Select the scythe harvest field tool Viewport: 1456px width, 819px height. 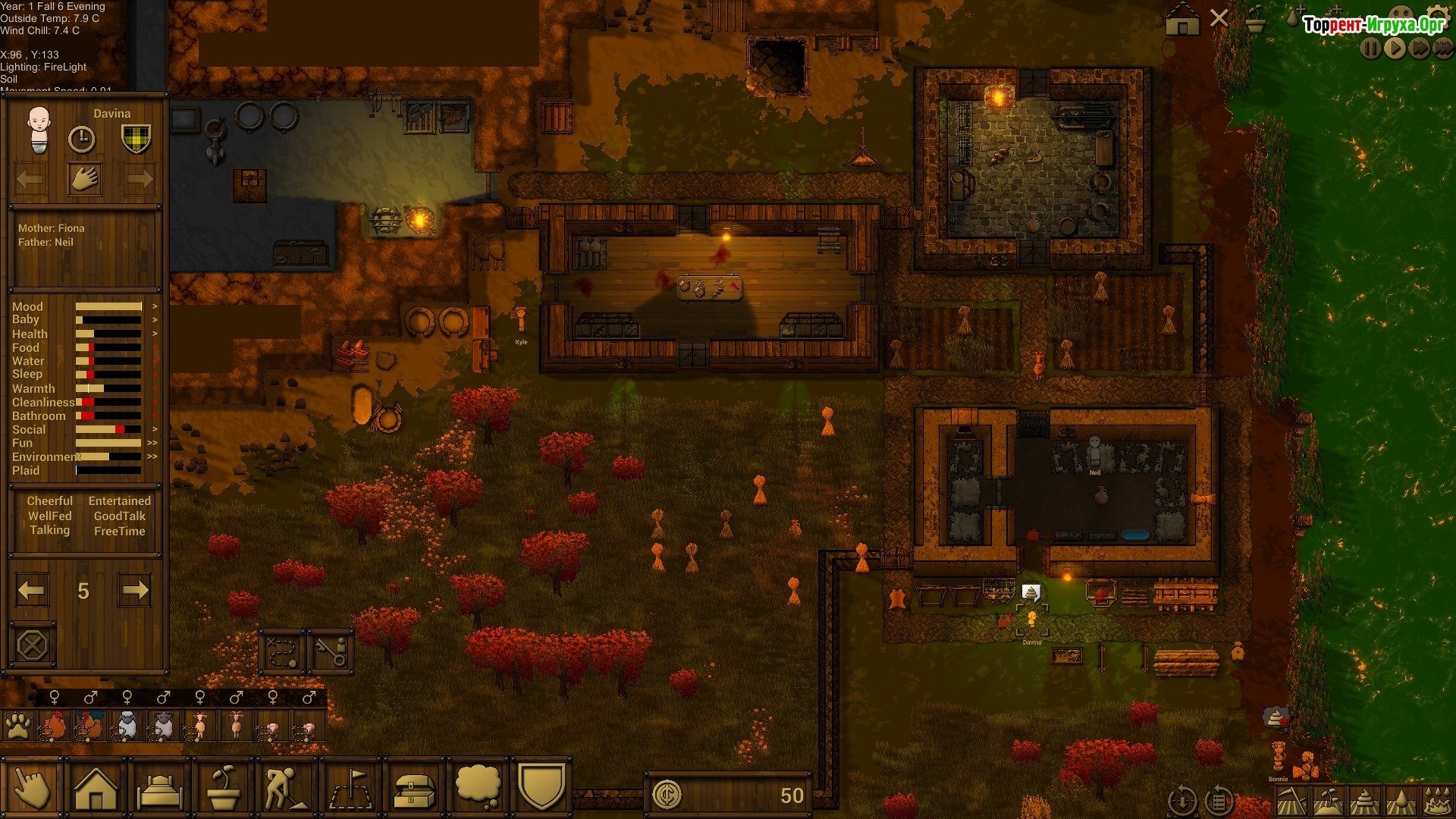click(1290, 800)
